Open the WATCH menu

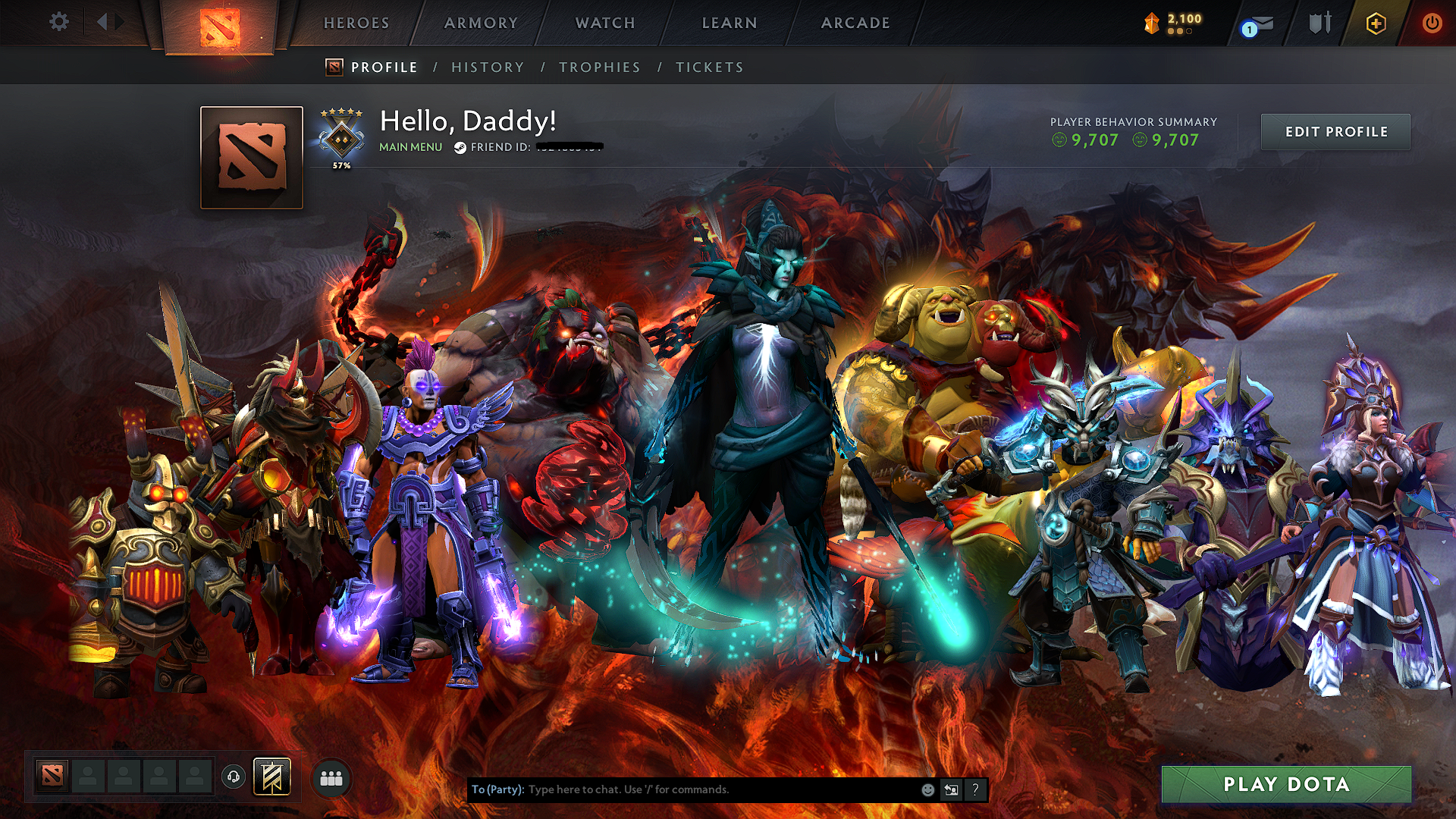click(x=604, y=22)
